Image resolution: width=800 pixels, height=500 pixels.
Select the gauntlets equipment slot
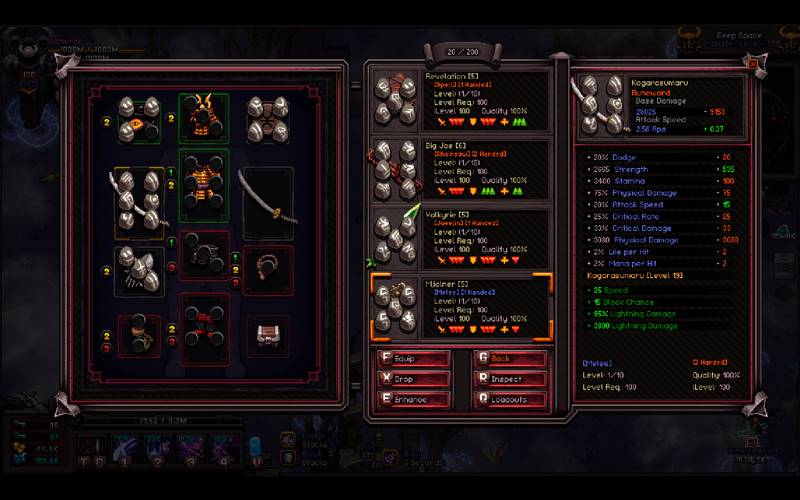pos(140,270)
